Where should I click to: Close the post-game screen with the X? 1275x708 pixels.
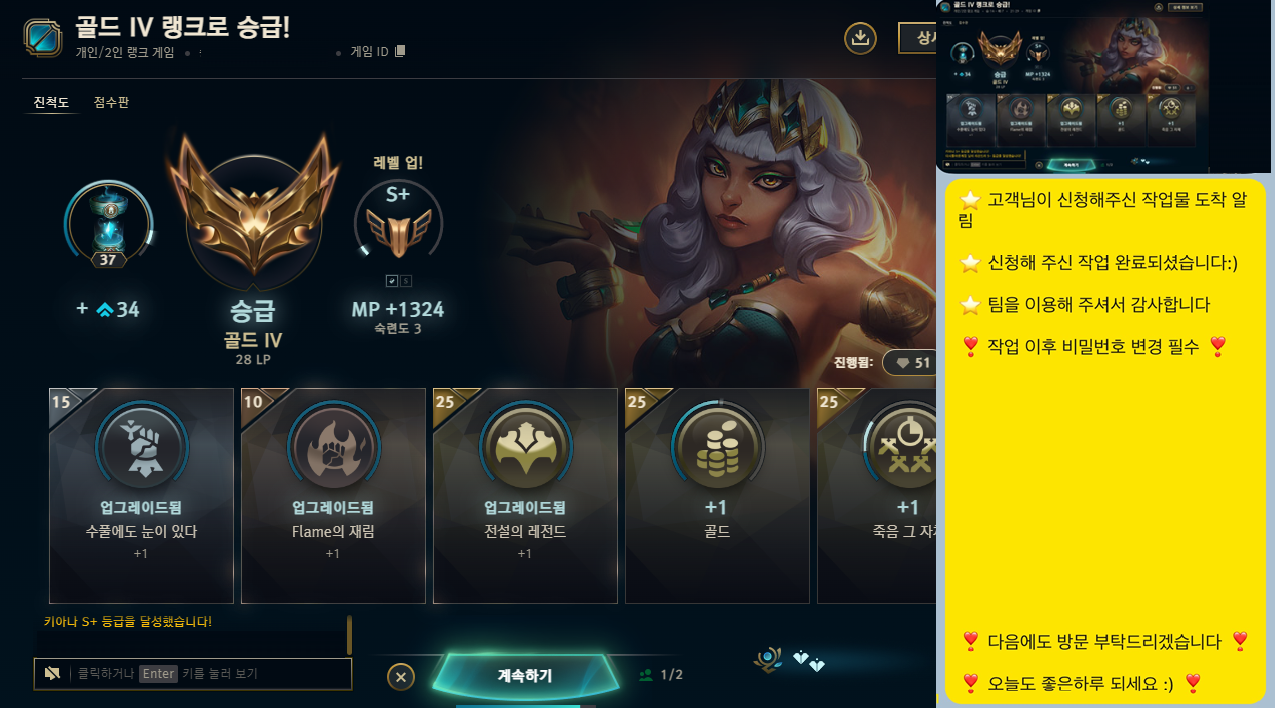point(400,677)
